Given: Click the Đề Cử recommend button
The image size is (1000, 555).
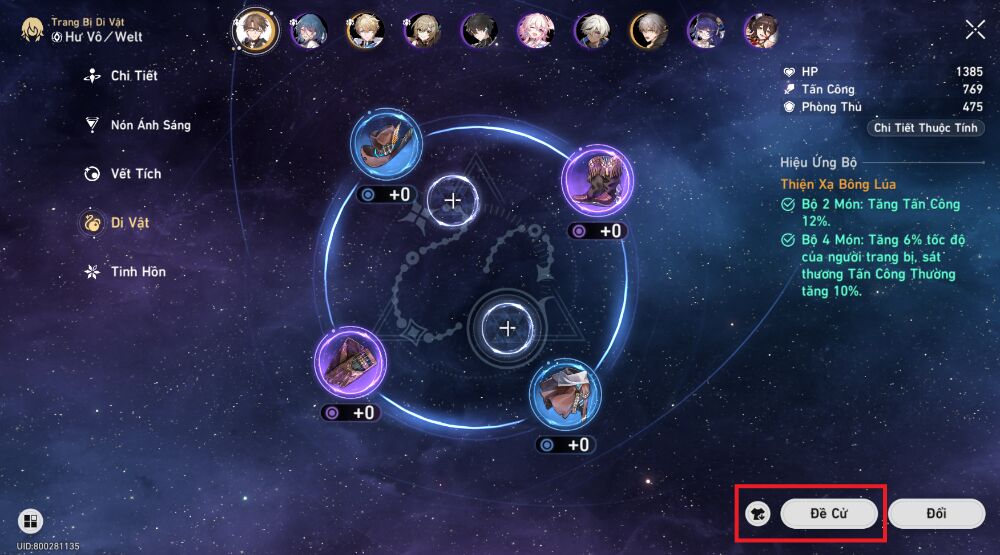Looking at the screenshot, I should [x=829, y=514].
